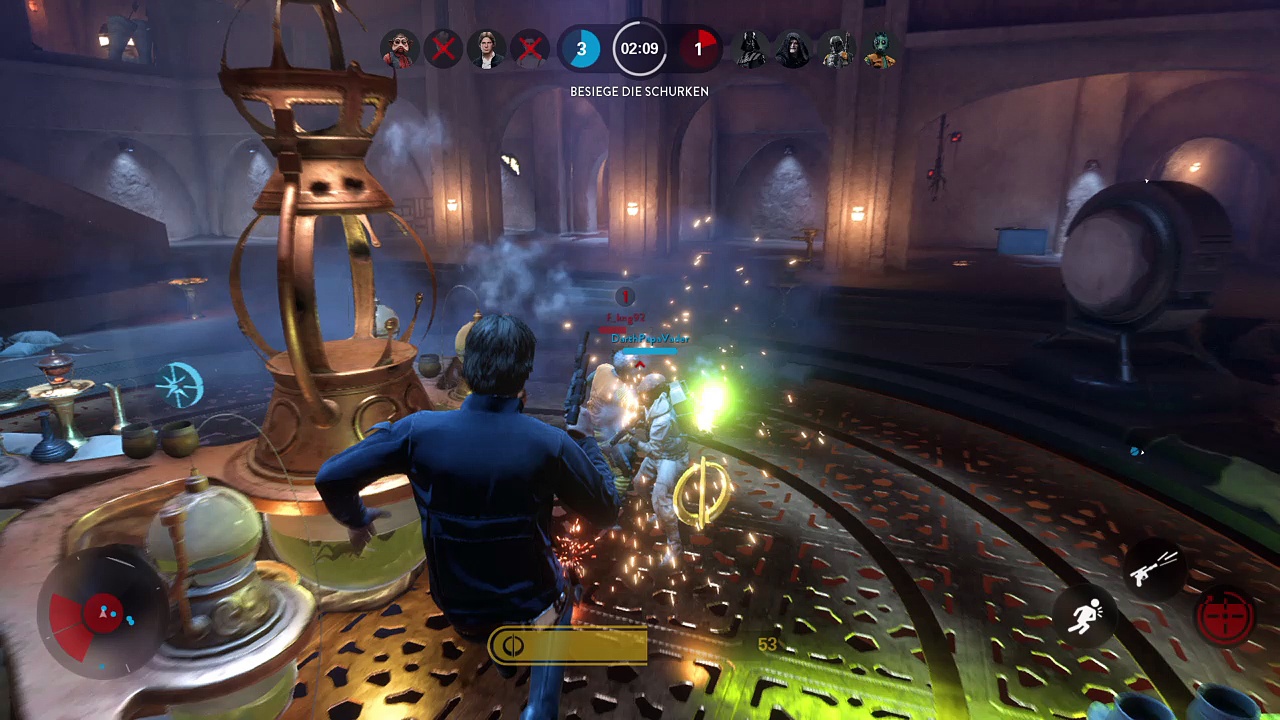Activate the rapid blaster fire ability
Viewport: 1280px width, 720px height.
[1153, 571]
